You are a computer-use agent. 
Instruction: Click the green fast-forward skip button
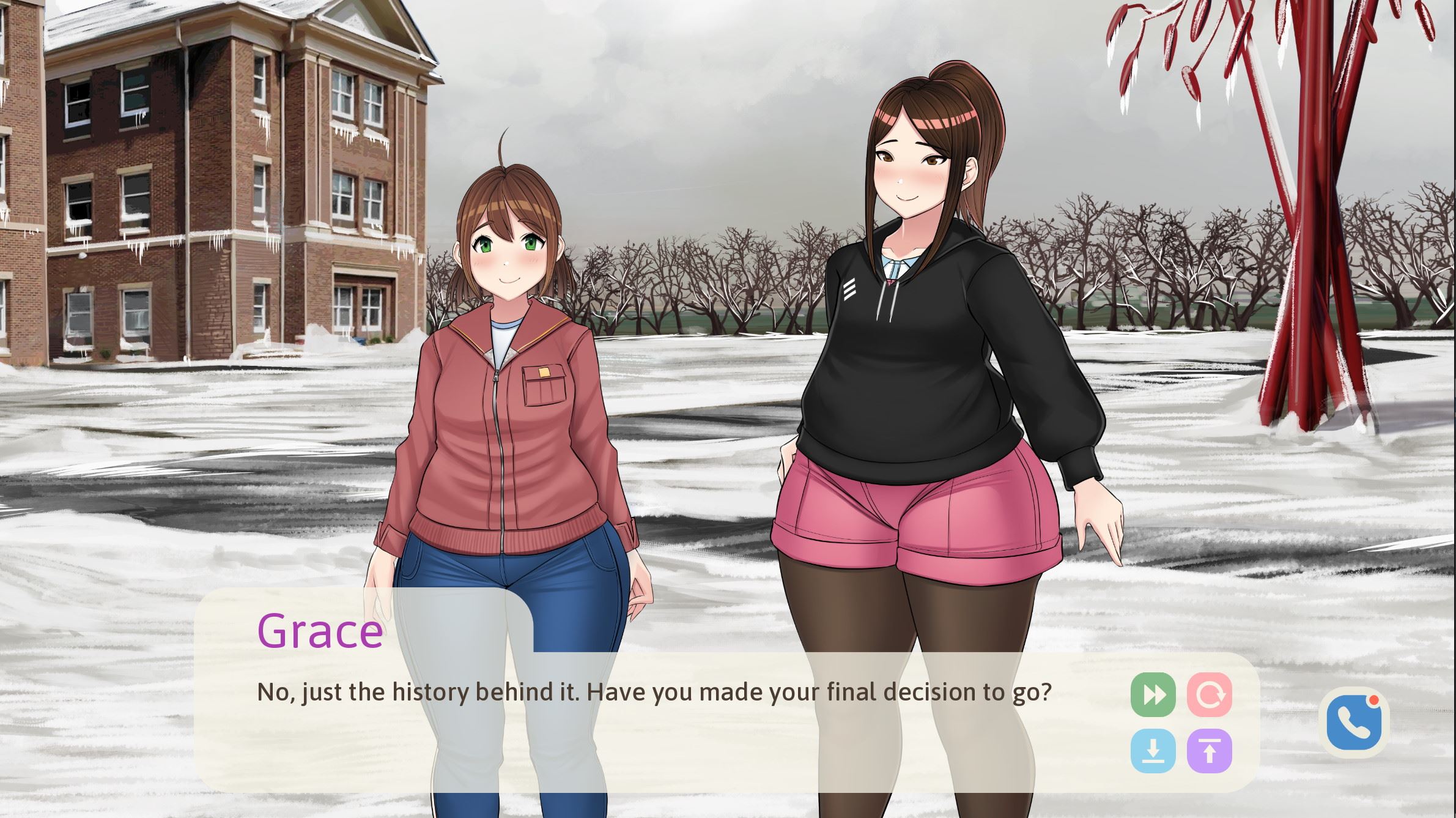[x=1153, y=694]
